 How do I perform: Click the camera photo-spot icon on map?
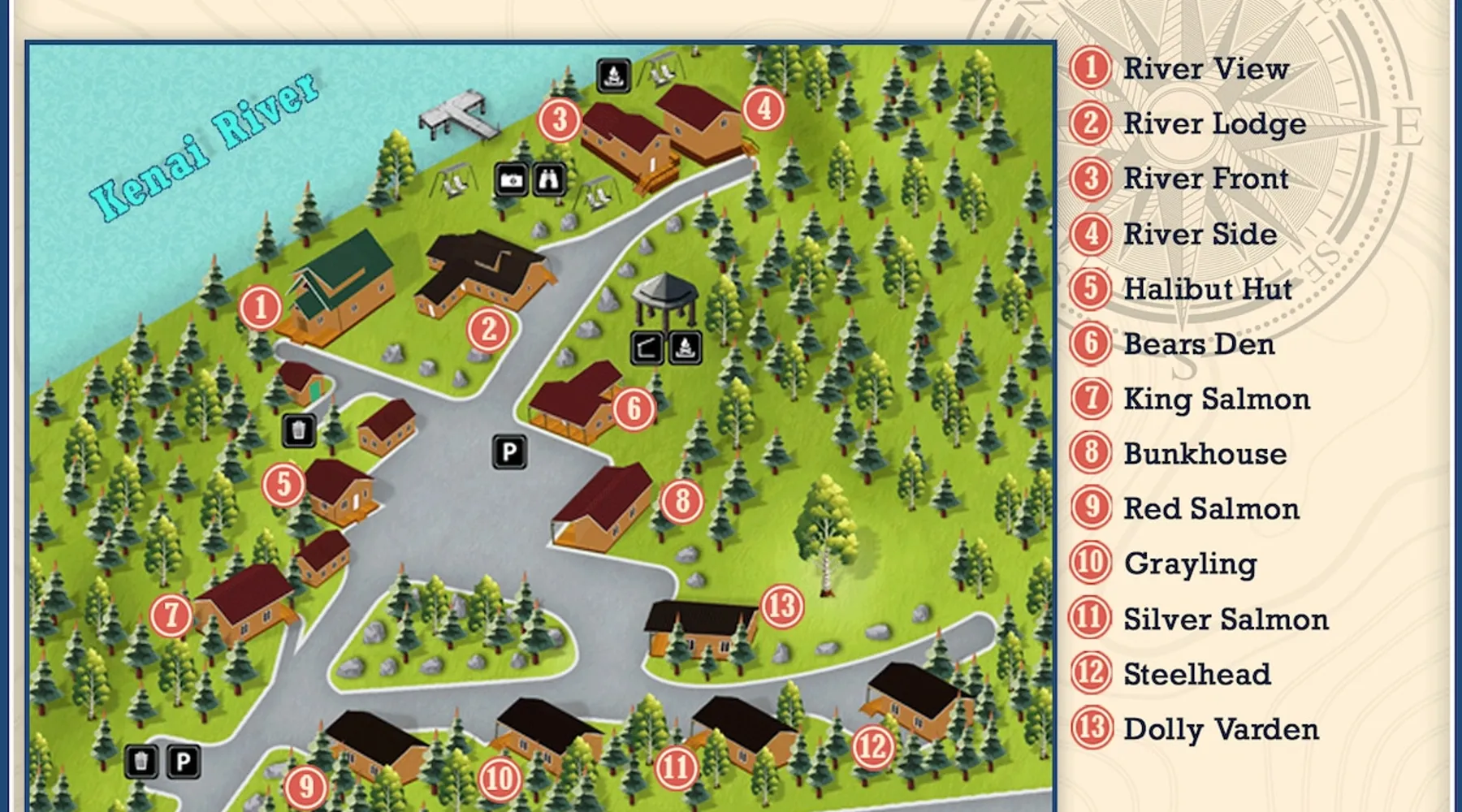tap(511, 179)
